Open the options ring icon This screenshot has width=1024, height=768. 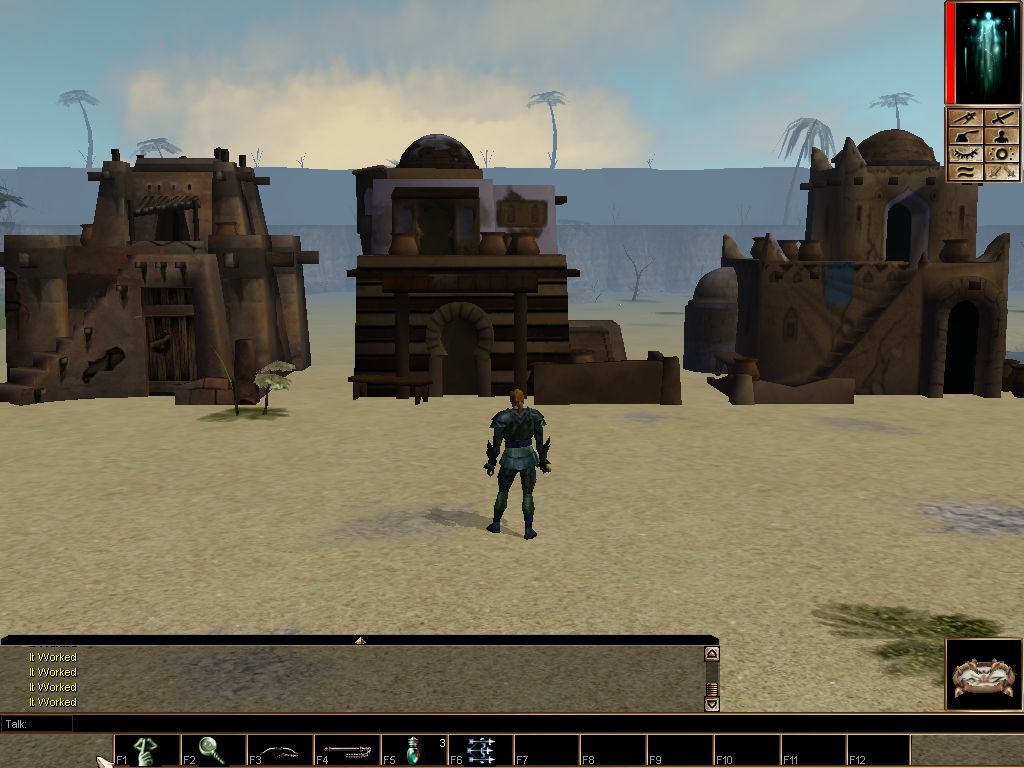point(1002,154)
